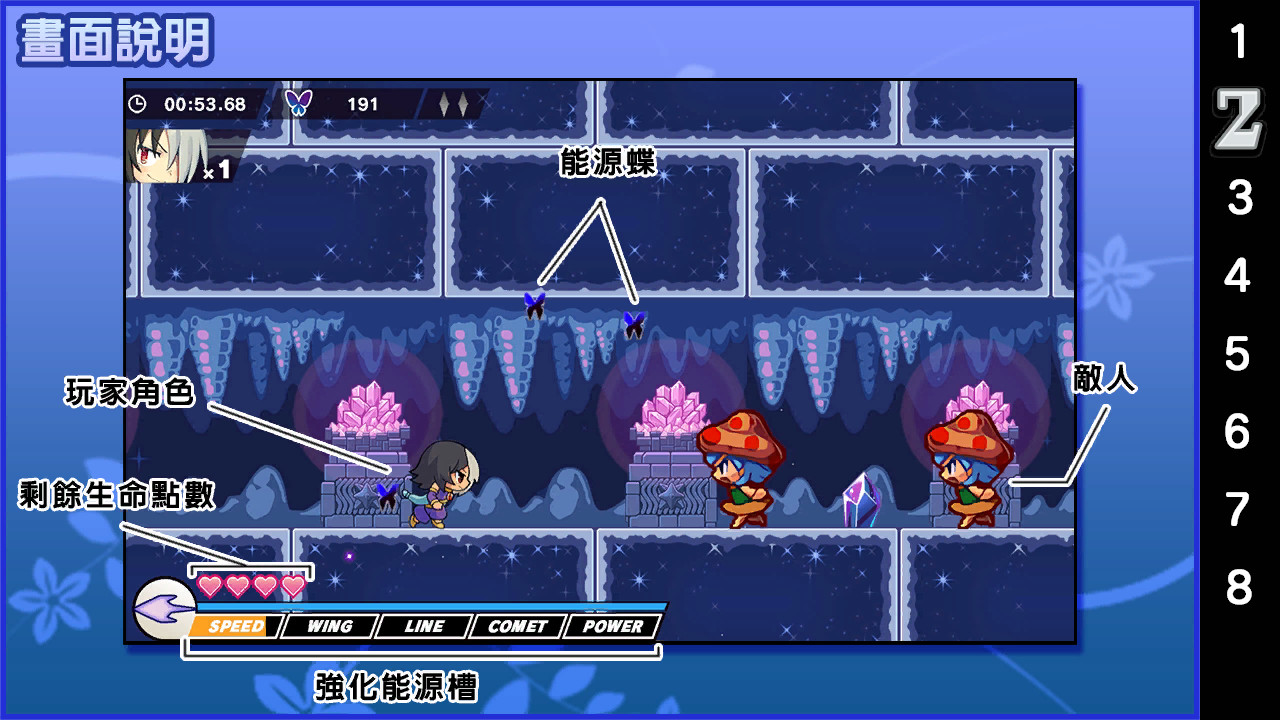Choose the last page, number 8
The image size is (1280, 720).
point(1239,589)
